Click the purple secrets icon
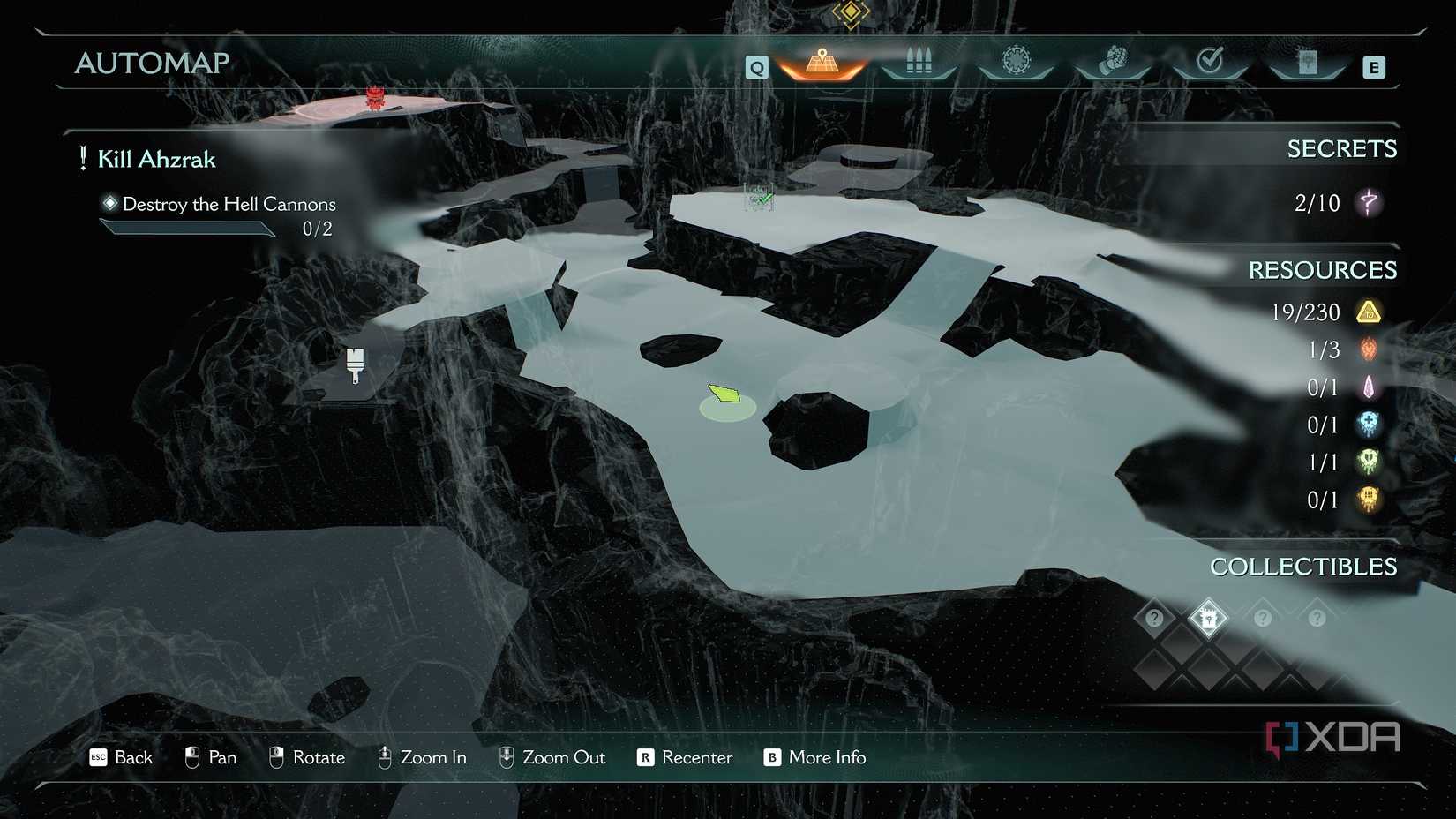 (x=1369, y=203)
